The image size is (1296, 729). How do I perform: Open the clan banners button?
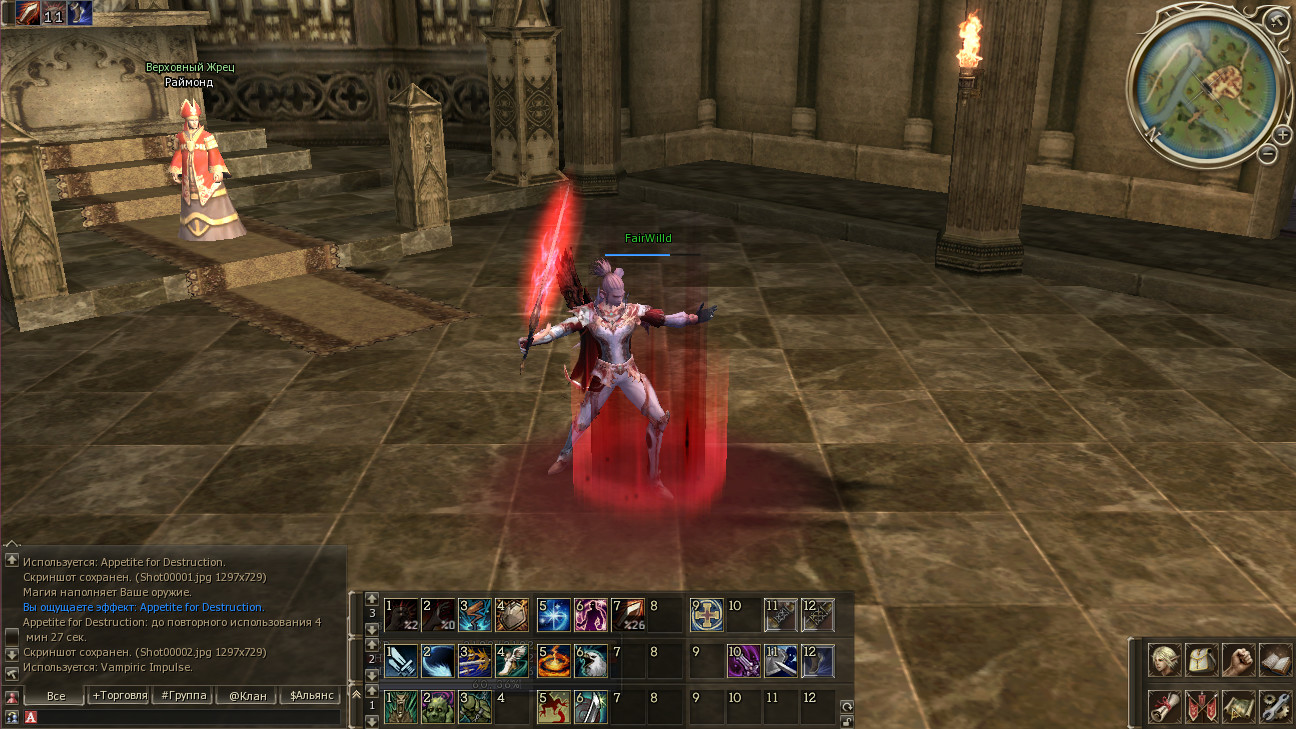[1201, 706]
